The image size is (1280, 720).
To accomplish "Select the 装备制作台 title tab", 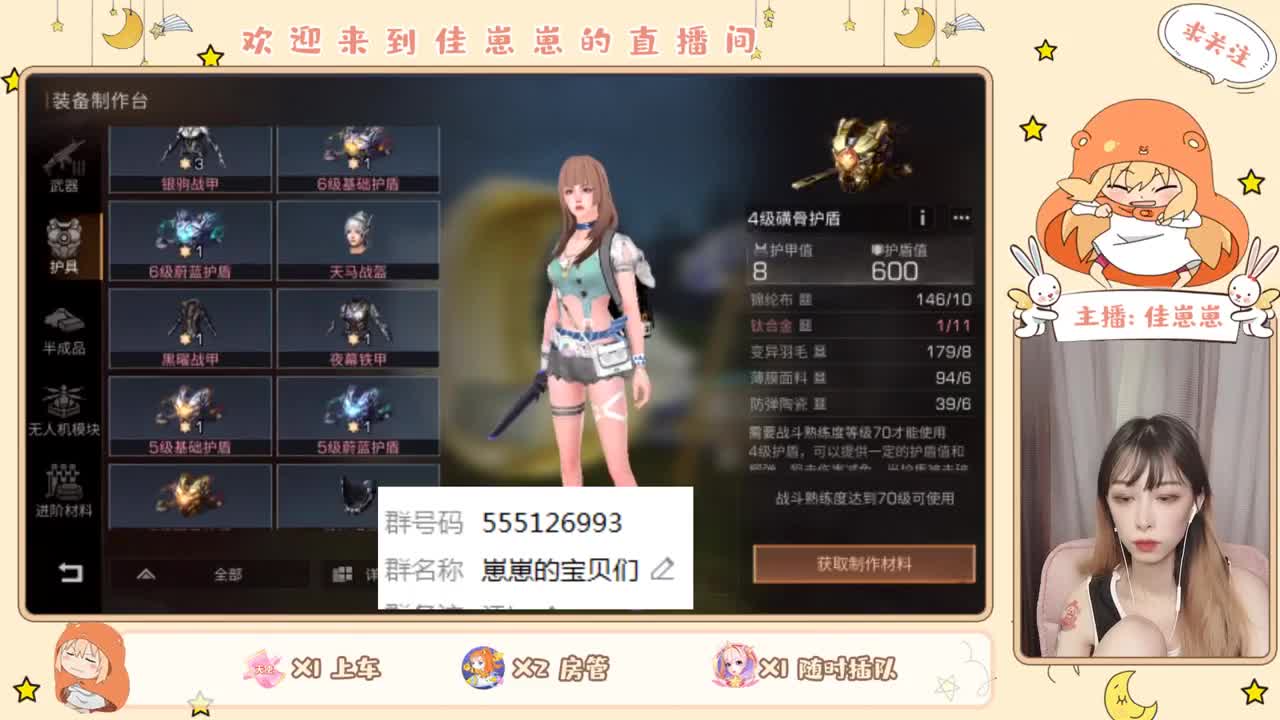I will click(x=97, y=100).
